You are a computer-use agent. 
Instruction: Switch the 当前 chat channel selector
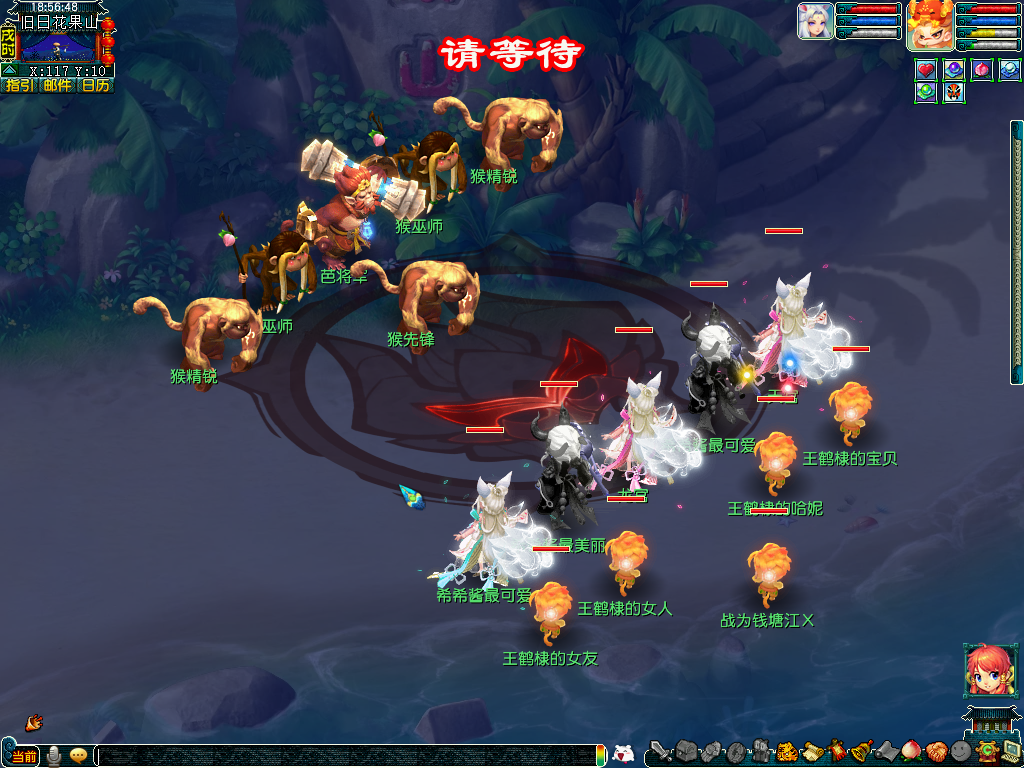[x=24, y=756]
